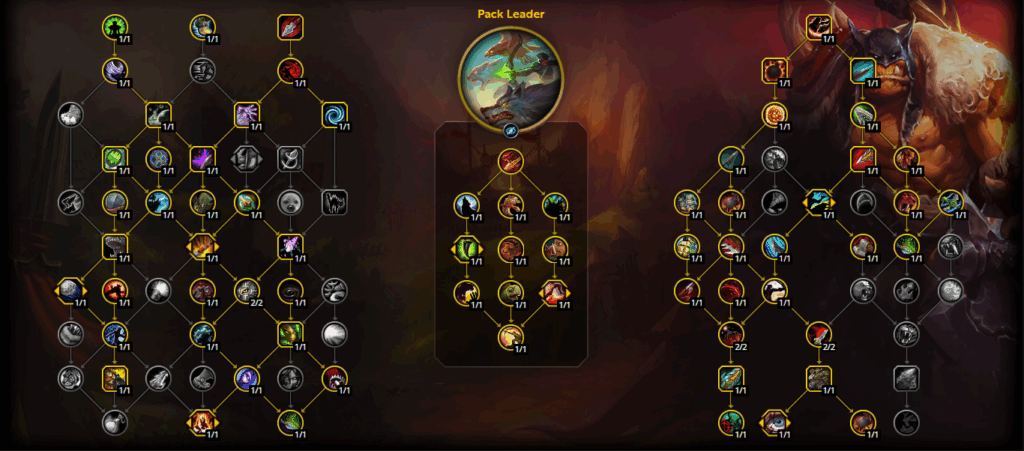Select the top square node of the right tree
Viewport: 1024px width, 451px height.
(820, 26)
